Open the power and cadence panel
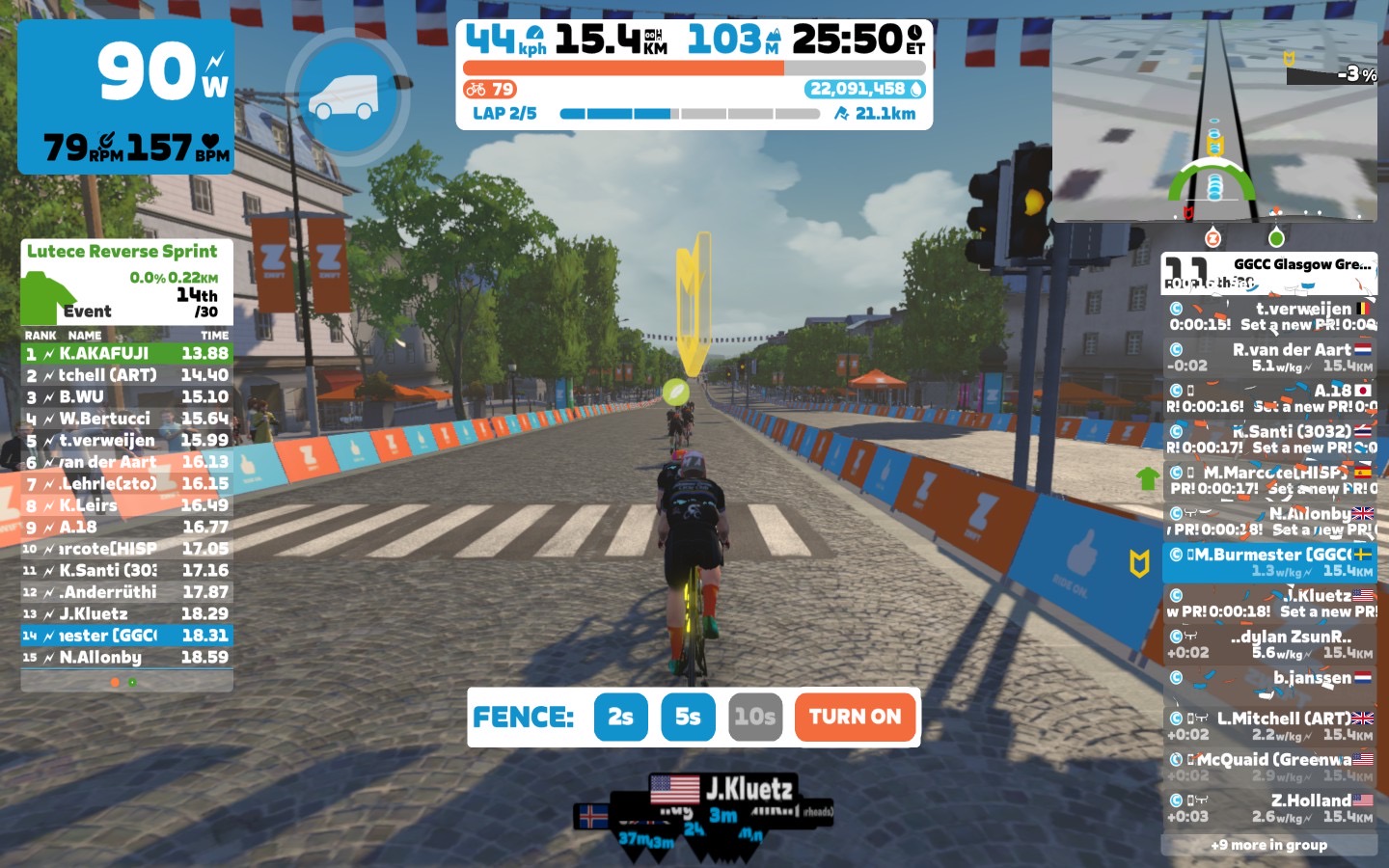The image size is (1389, 868). point(125,96)
